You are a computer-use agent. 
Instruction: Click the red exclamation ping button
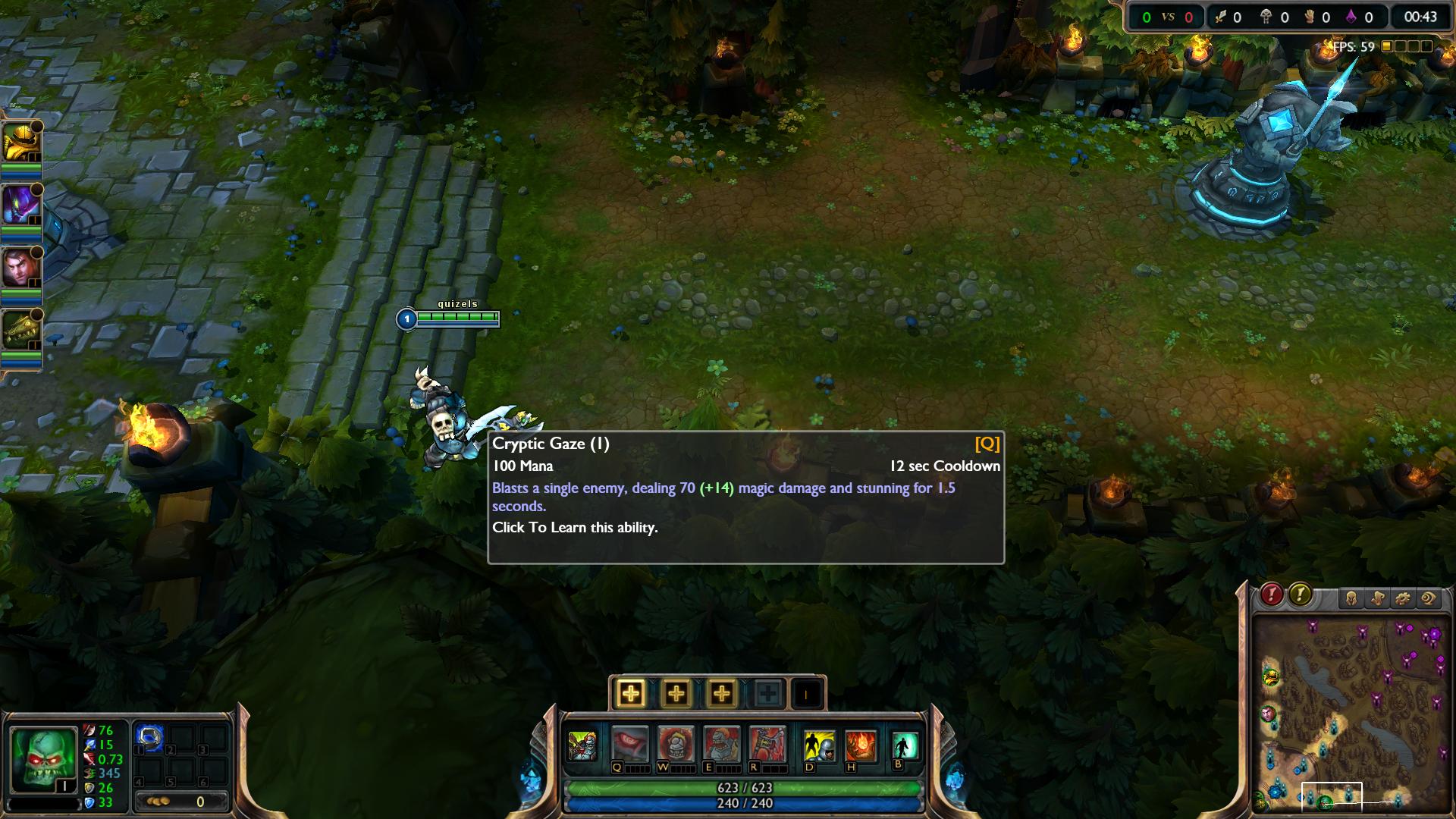point(1272,595)
